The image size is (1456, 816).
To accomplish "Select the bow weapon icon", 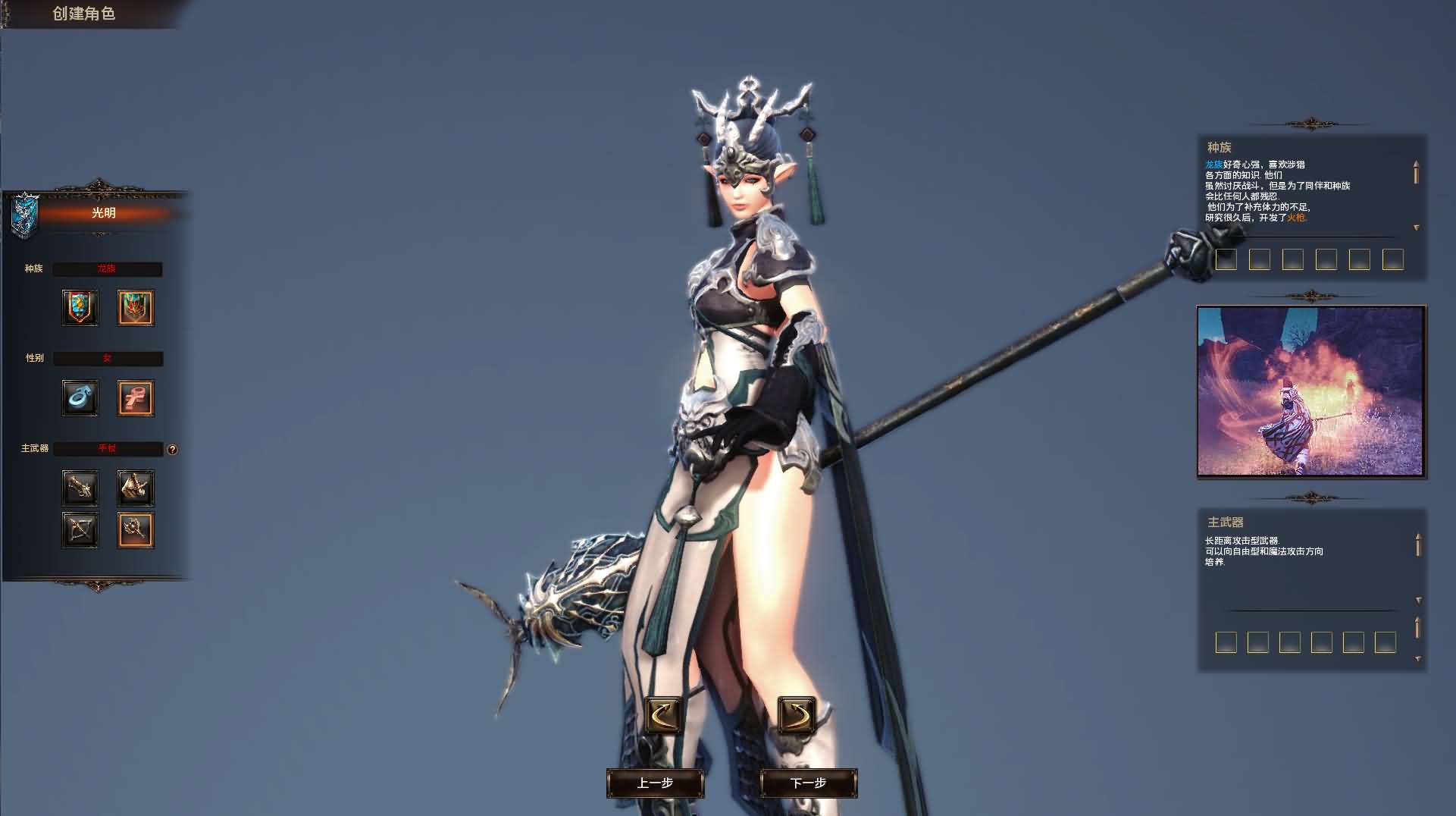I will pos(80,529).
